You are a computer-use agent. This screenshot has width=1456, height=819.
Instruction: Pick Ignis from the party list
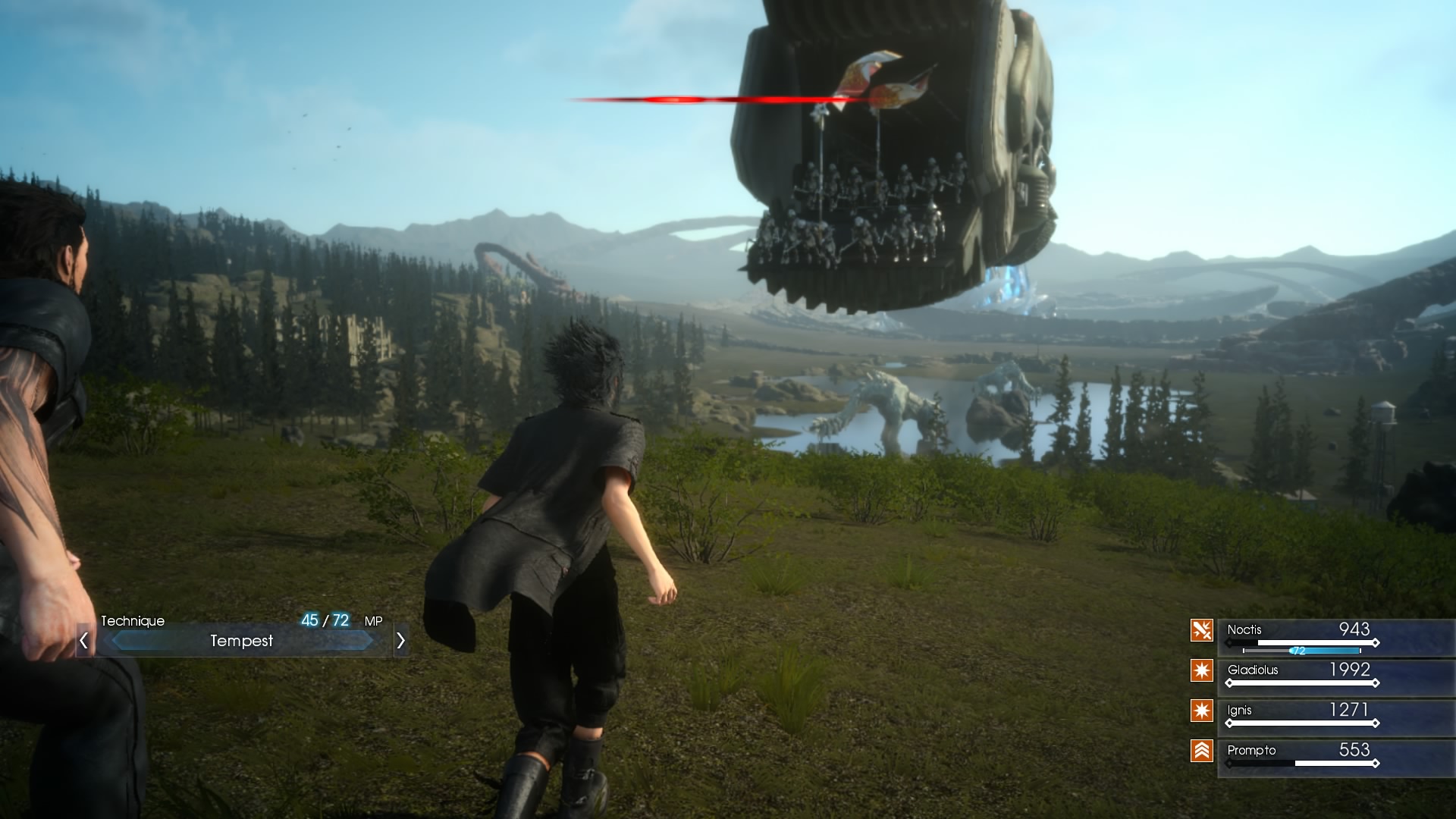coord(1301,717)
